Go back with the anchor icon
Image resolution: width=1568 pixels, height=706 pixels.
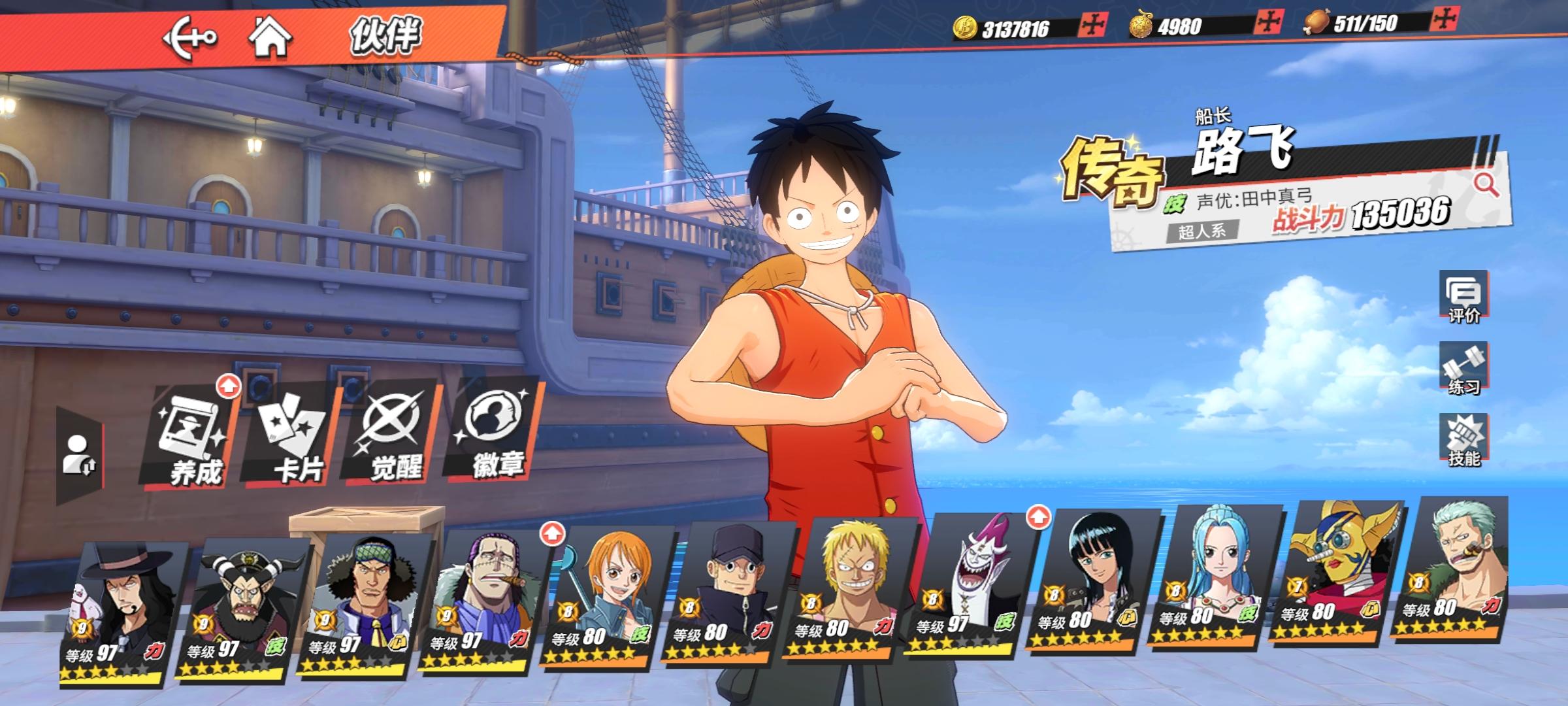pyautogui.click(x=189, y=38)
